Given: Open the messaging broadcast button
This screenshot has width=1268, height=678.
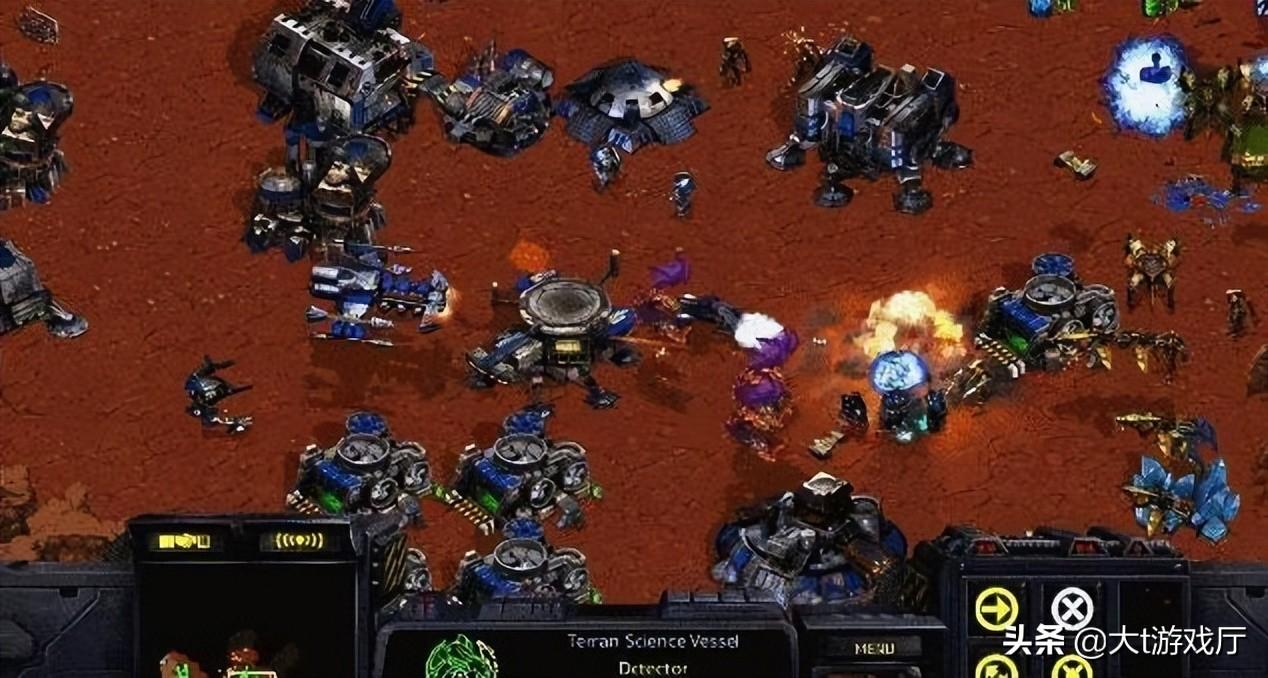Looking at the screenshot, I should [292, 541].
